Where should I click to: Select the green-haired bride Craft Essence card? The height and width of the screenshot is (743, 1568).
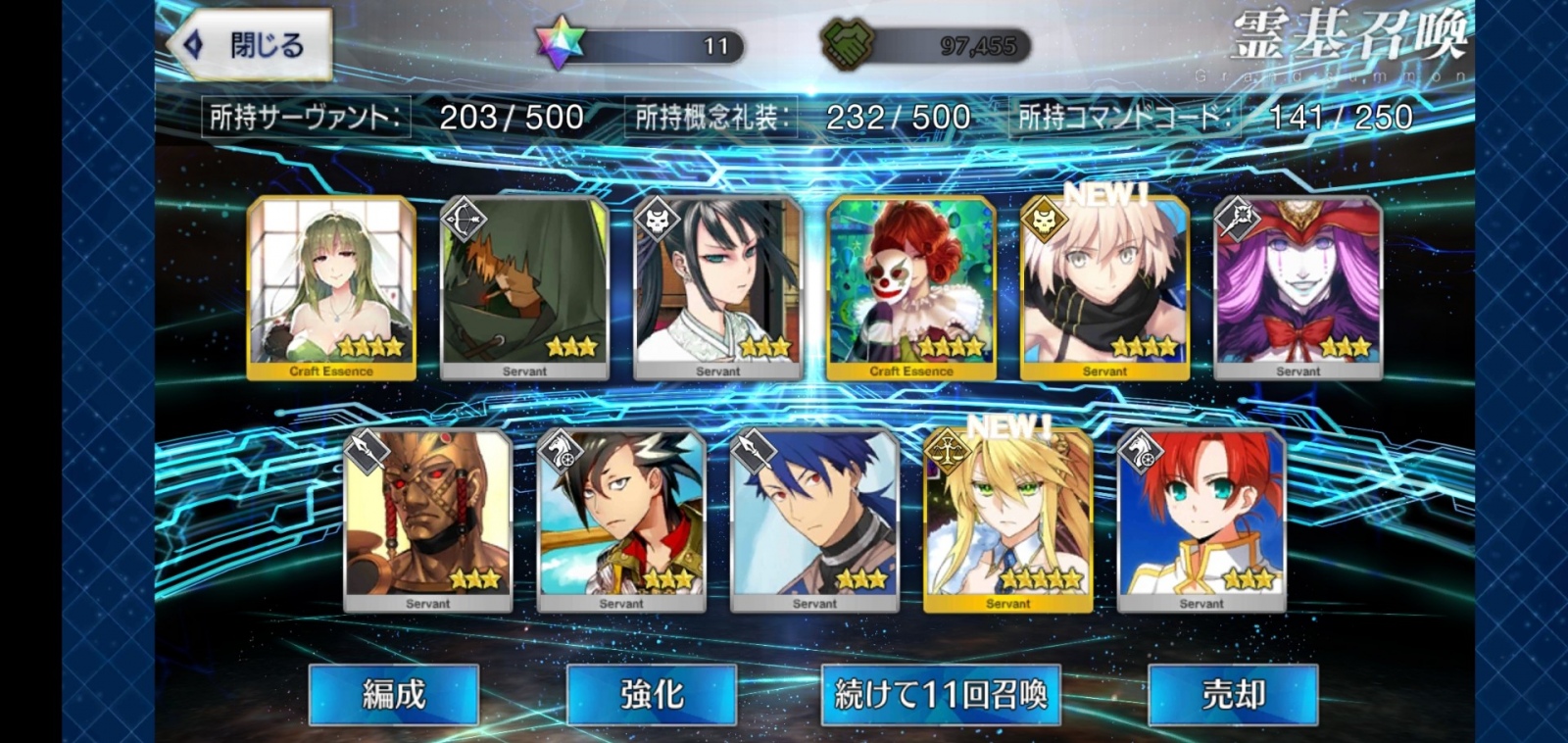(331, 287)
